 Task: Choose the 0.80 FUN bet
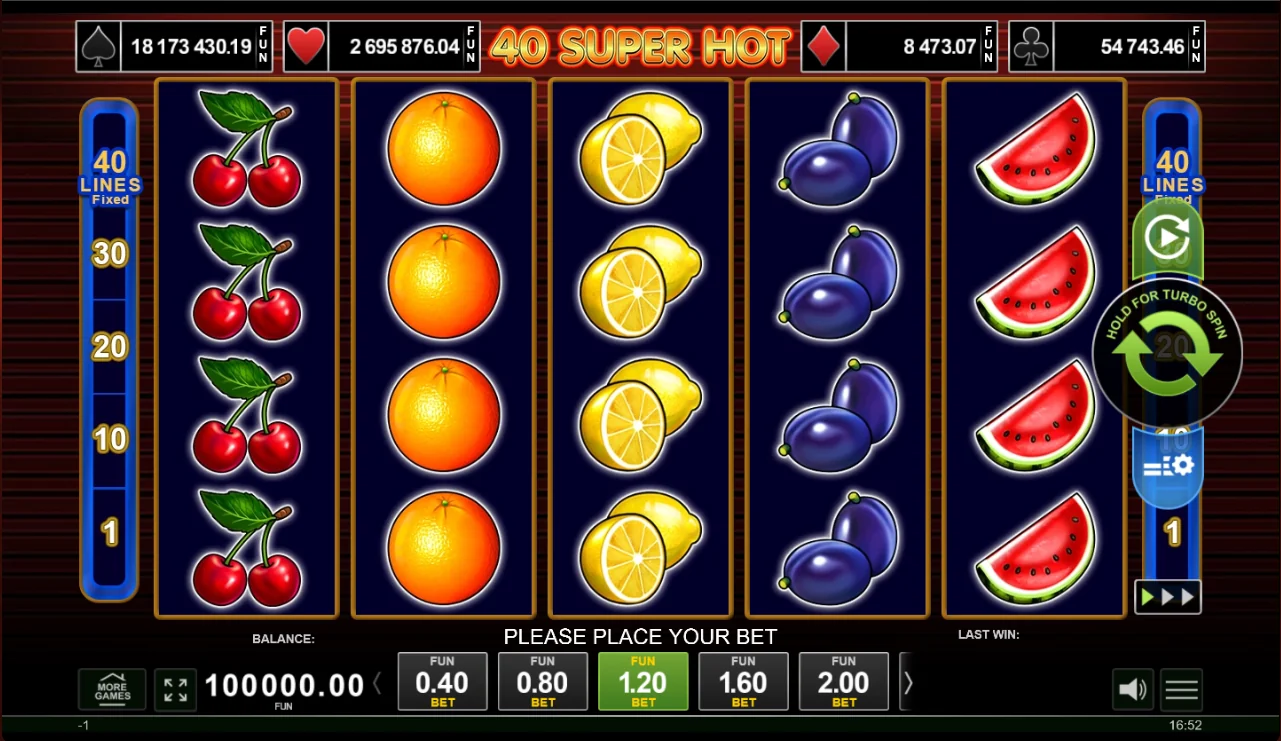coord(543,681)
